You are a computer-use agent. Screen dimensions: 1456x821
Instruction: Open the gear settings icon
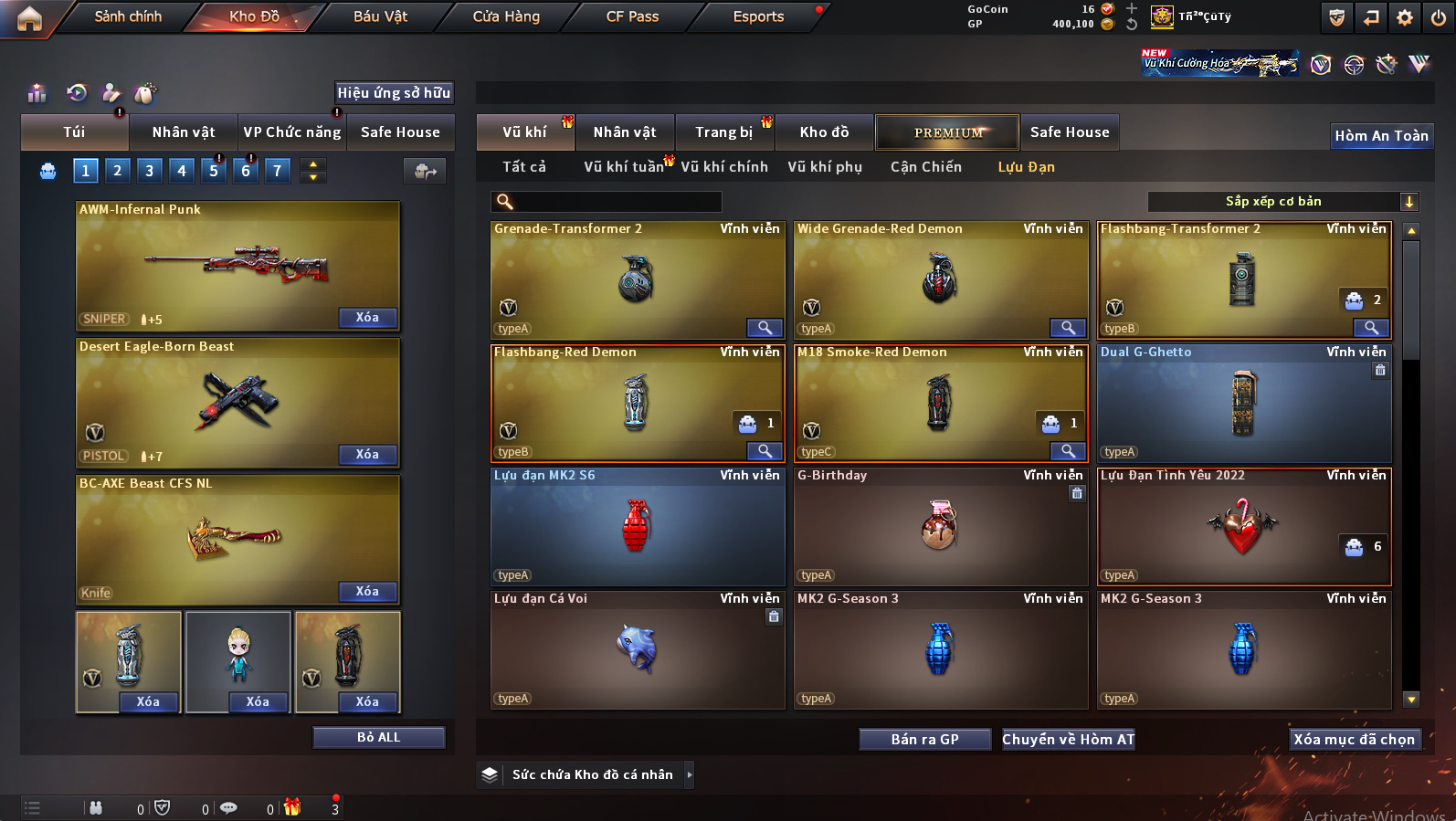click(1405, 17)
